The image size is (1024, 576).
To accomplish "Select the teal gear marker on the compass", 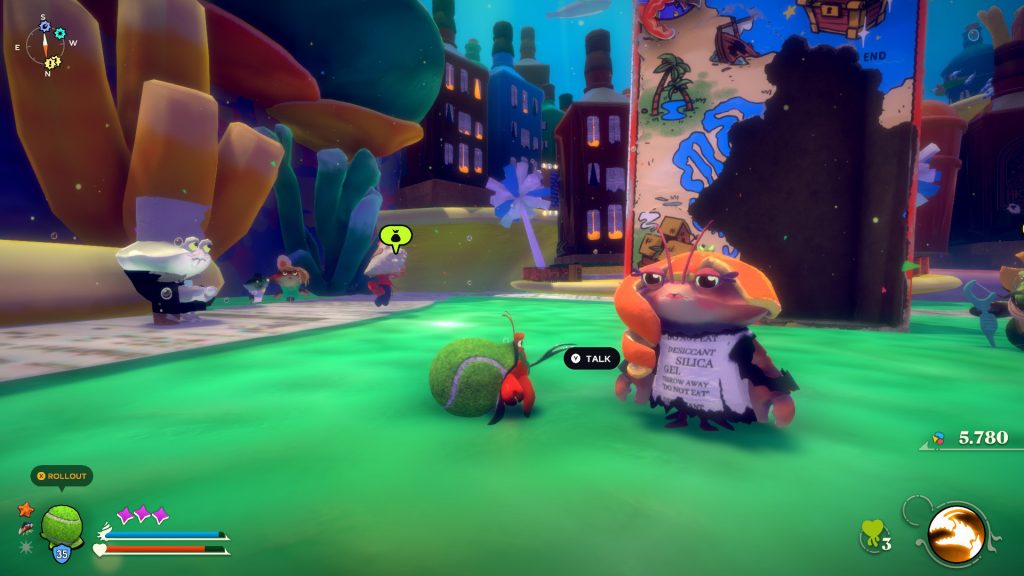I will (x=60, y=33).
